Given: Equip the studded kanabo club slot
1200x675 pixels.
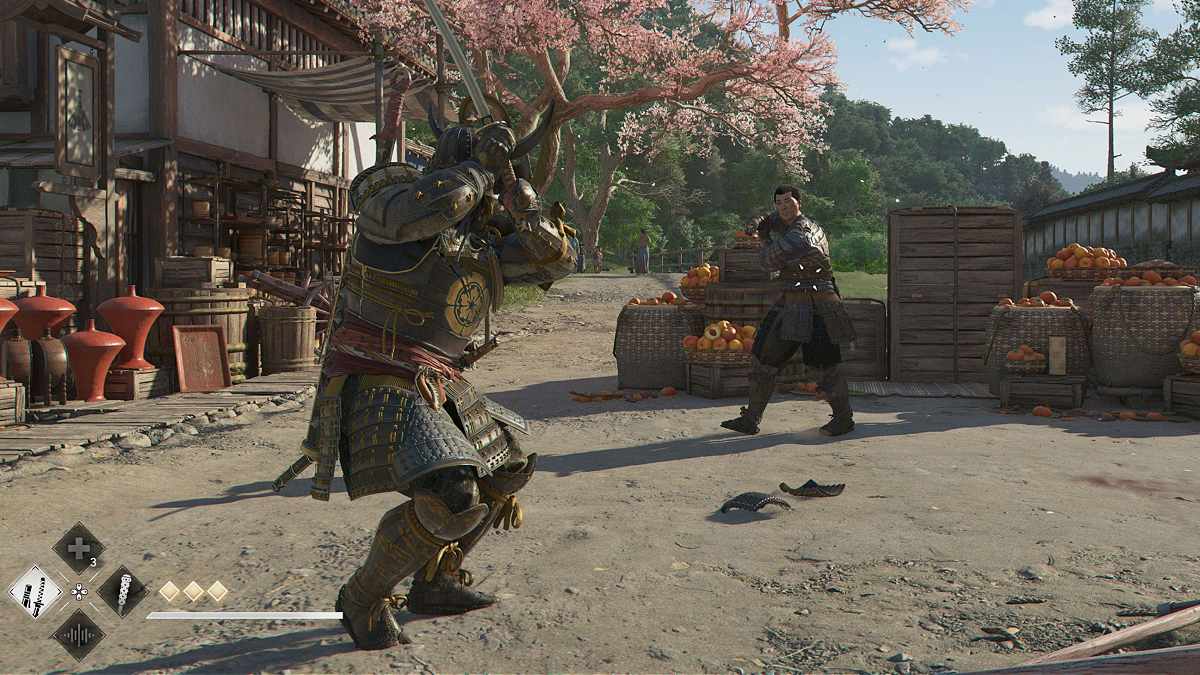Looking at the screenshot, I should point(122,591).
